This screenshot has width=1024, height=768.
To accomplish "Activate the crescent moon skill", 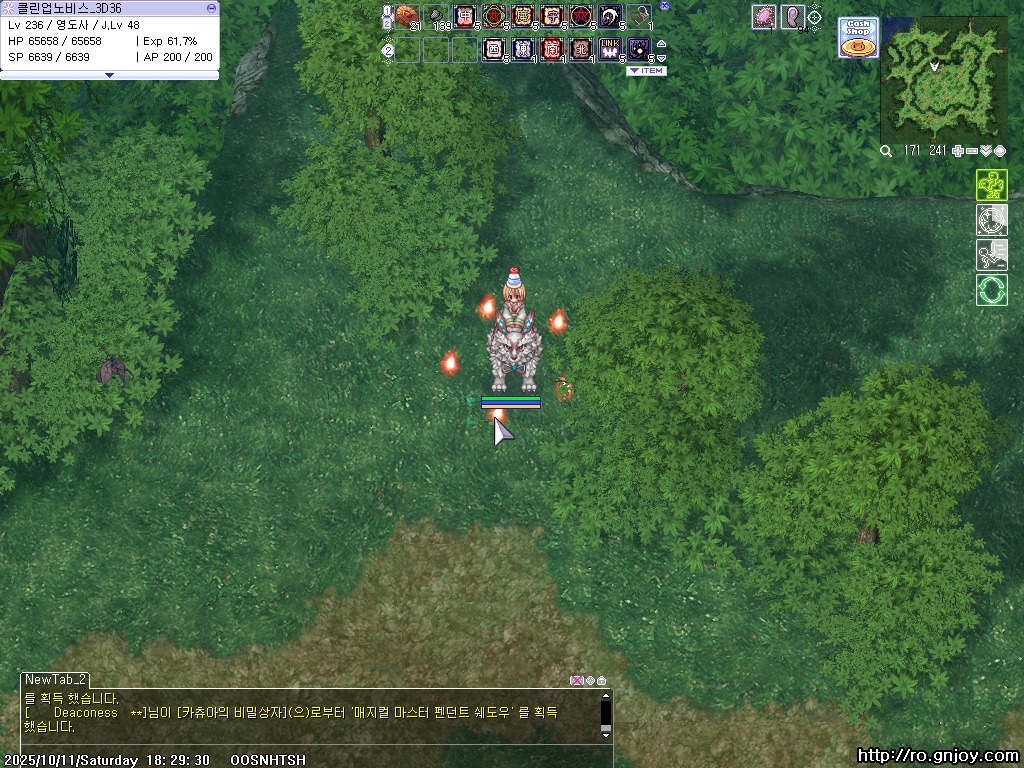I will tap(609, 16).
